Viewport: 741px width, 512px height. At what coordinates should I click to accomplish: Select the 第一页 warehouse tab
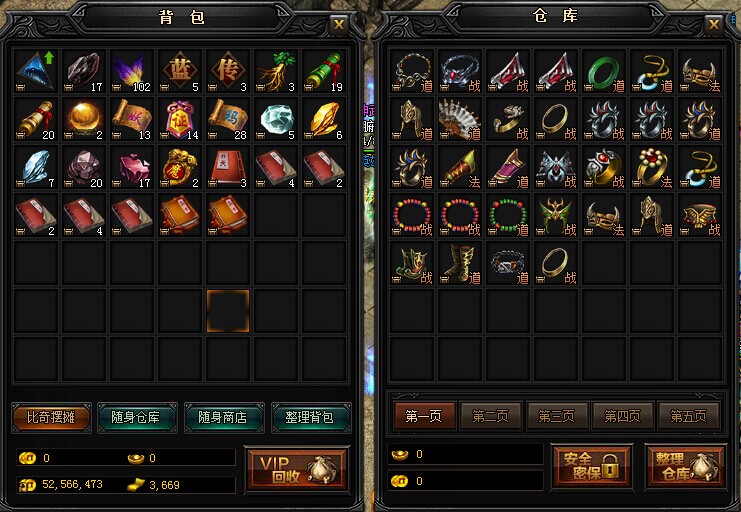pyautogui.click(x=424, y=416)
